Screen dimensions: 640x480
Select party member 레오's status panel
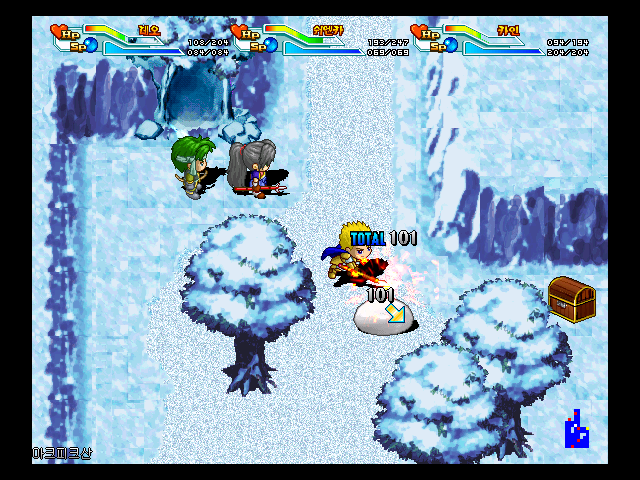point(134,38)
